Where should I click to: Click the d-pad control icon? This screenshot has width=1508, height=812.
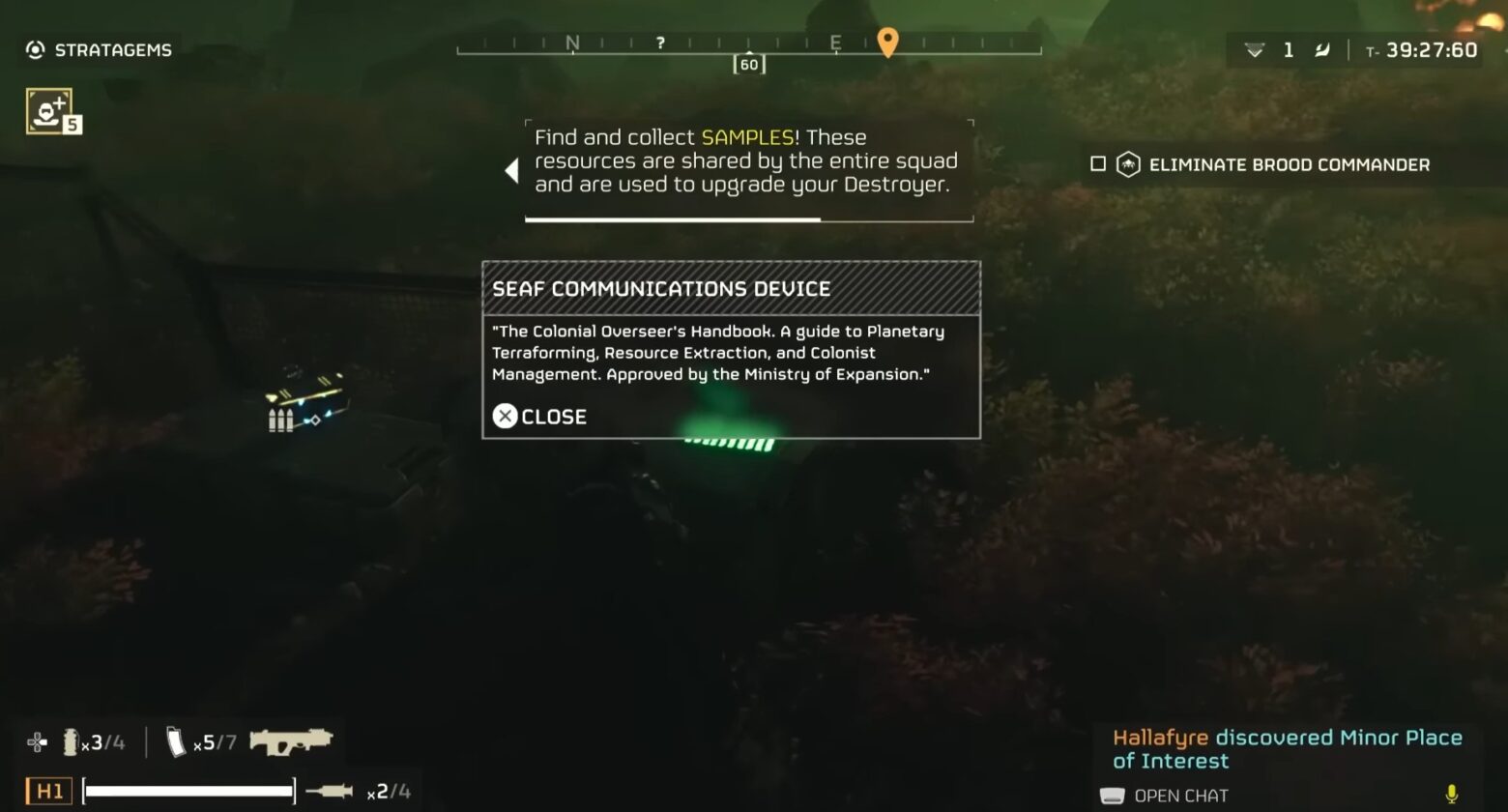(x=36, y=741)
